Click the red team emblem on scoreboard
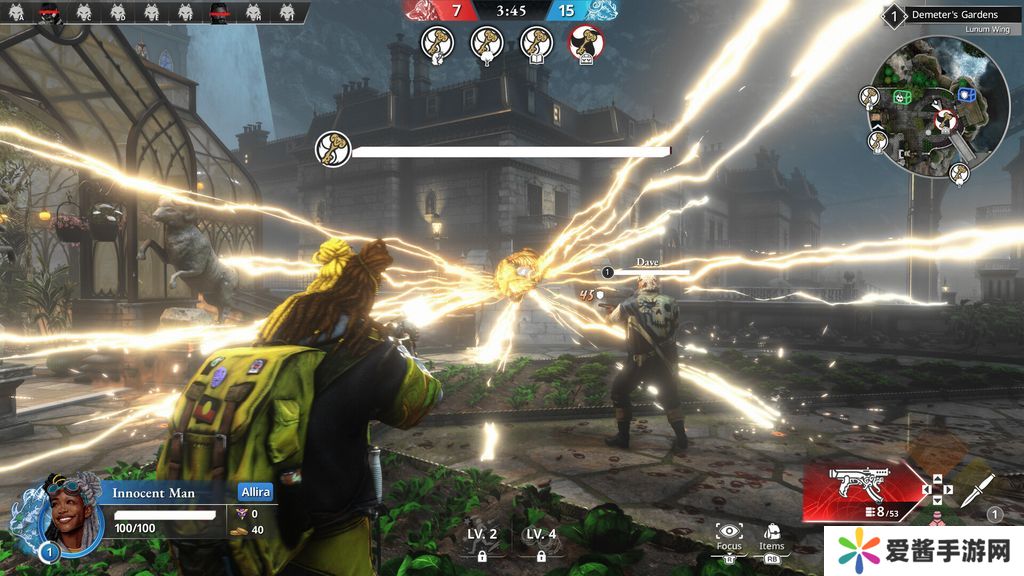 (x=426, y=10)
